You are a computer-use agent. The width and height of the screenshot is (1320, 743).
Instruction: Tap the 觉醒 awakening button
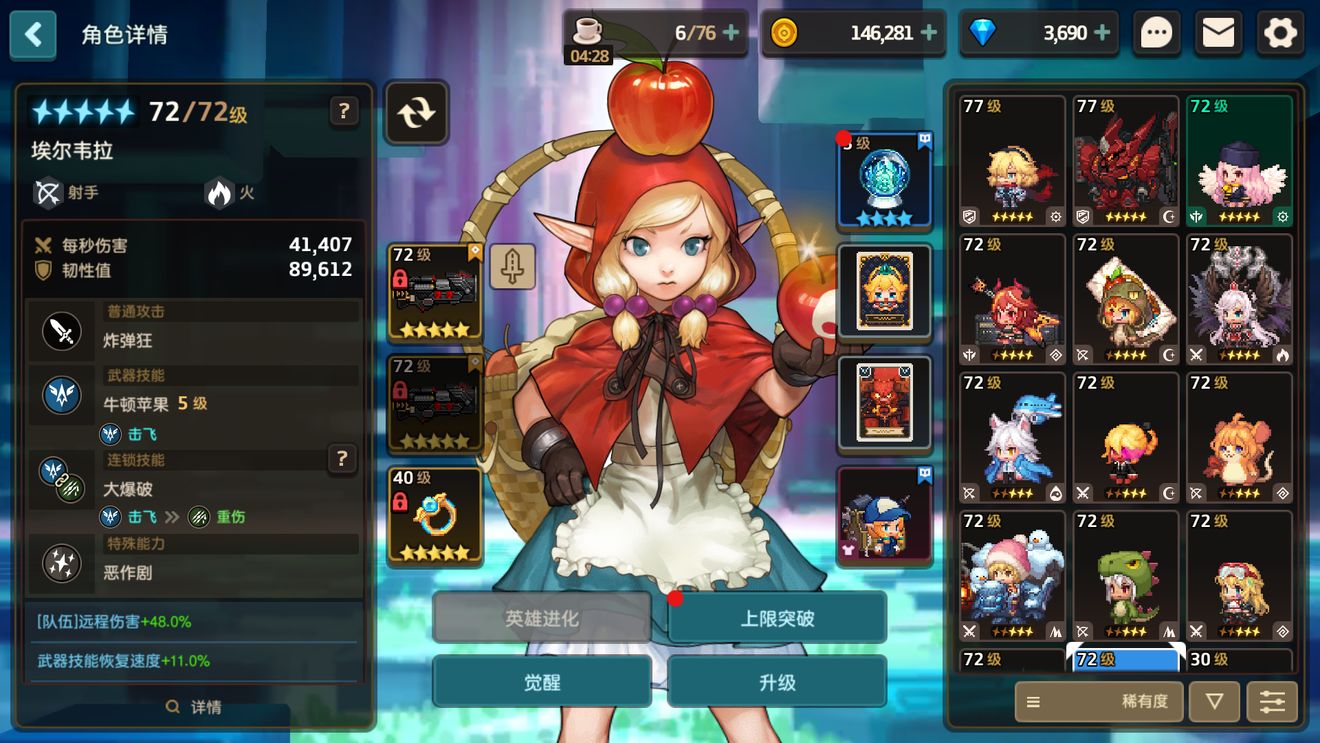[x=542, y=682]
